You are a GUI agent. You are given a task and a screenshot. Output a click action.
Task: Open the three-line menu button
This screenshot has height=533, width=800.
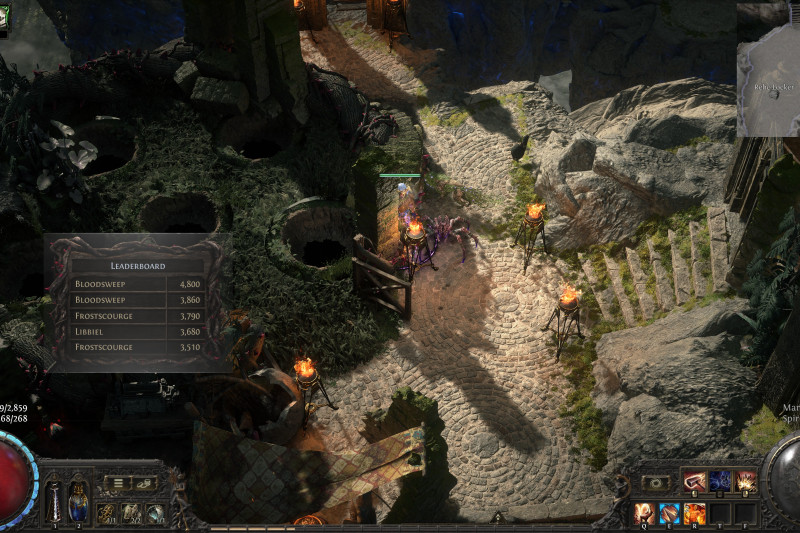[118, 483]
